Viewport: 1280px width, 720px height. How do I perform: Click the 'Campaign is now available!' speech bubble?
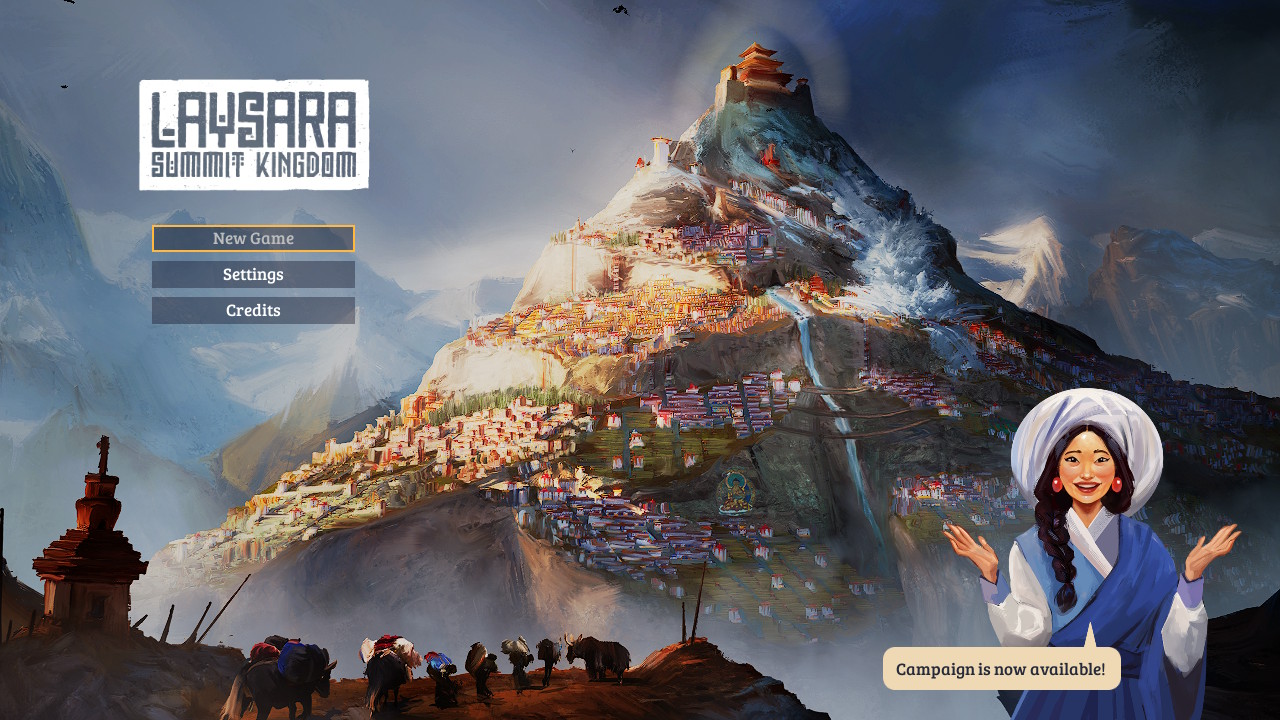coord(1001,668)
